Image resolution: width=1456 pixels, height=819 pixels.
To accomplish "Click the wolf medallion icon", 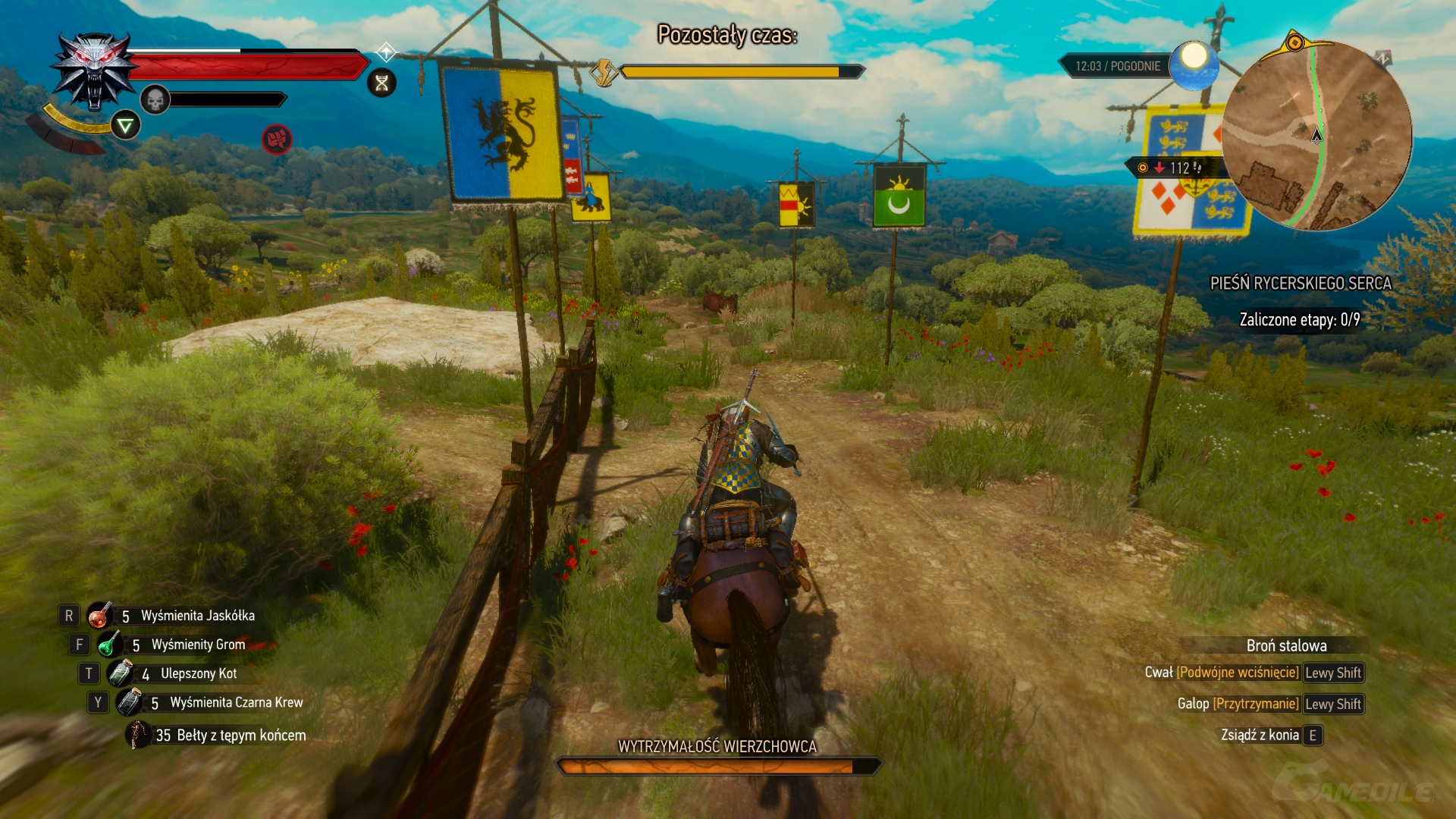I will [x=94, y=71].
